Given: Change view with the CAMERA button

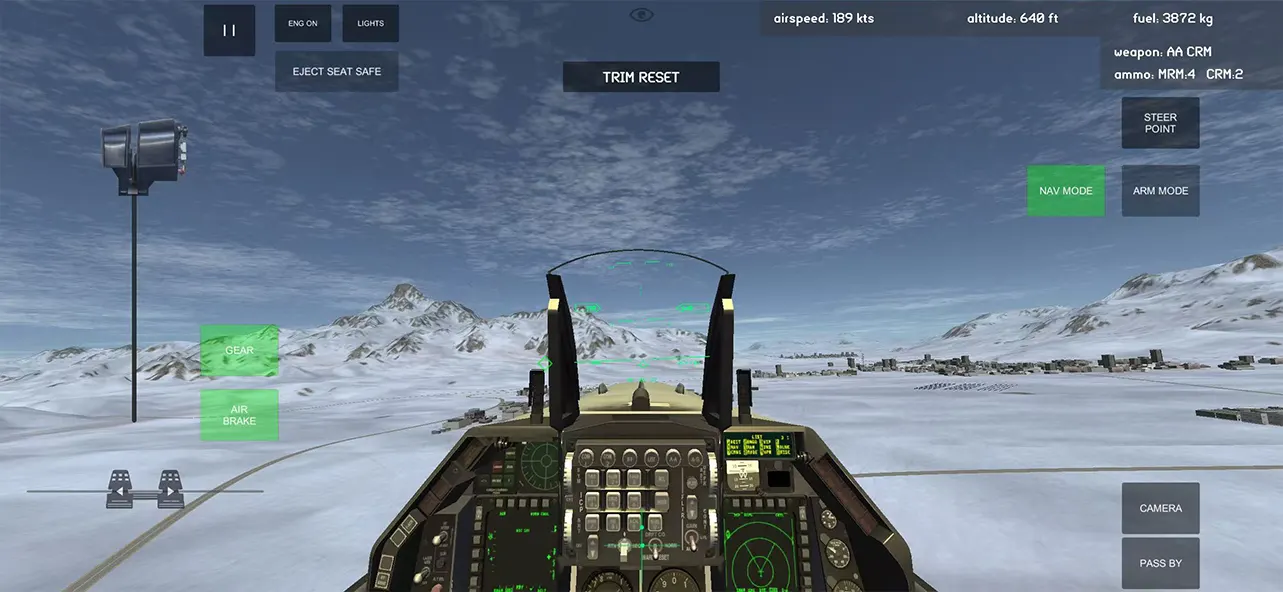Looking at the screenshot, I should click(1160, 508).
